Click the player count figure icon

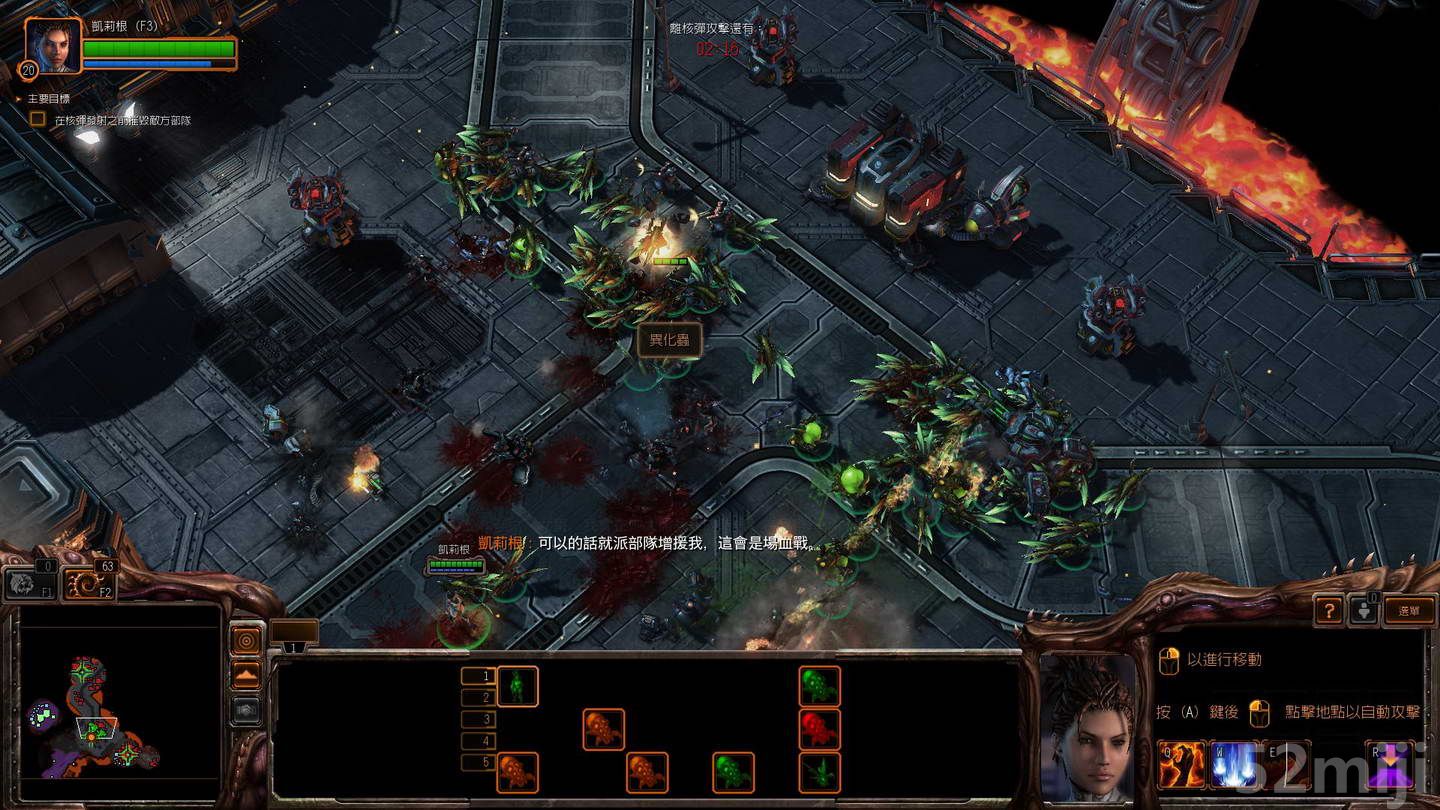point(1365,612)
